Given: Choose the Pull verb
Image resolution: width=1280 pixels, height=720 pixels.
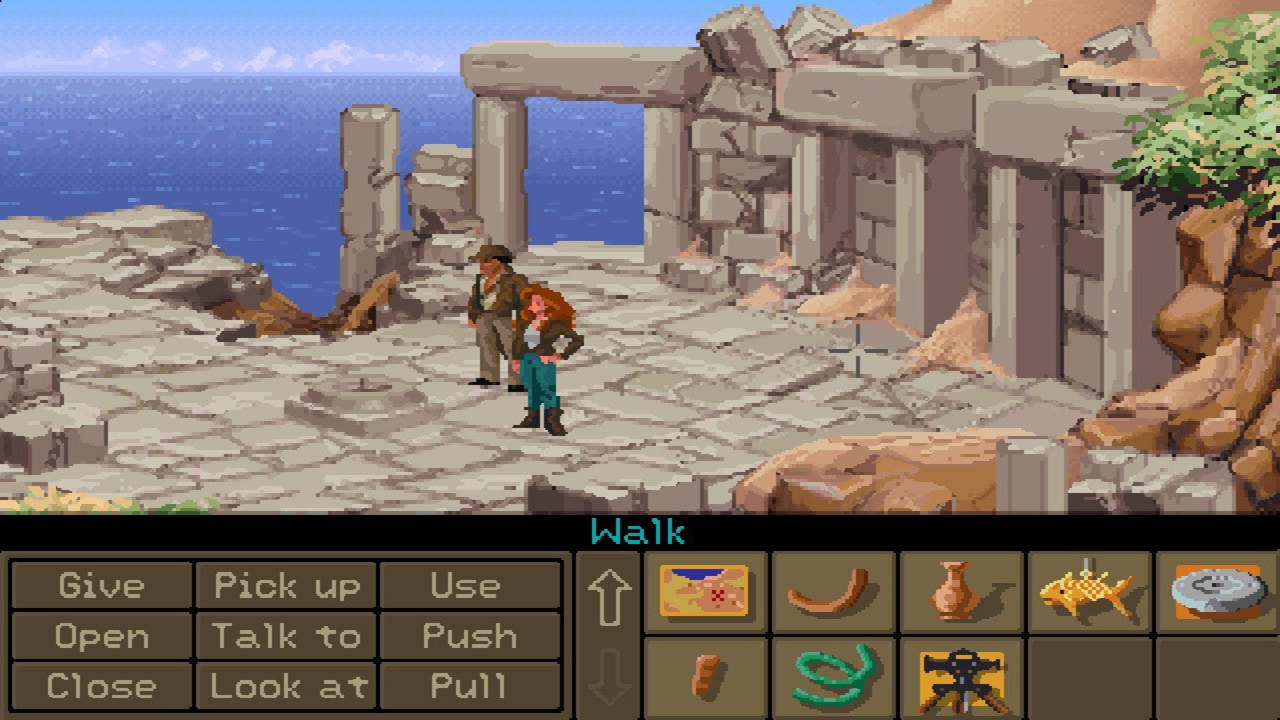Looking at the screenshot, I should coord(470,687).
